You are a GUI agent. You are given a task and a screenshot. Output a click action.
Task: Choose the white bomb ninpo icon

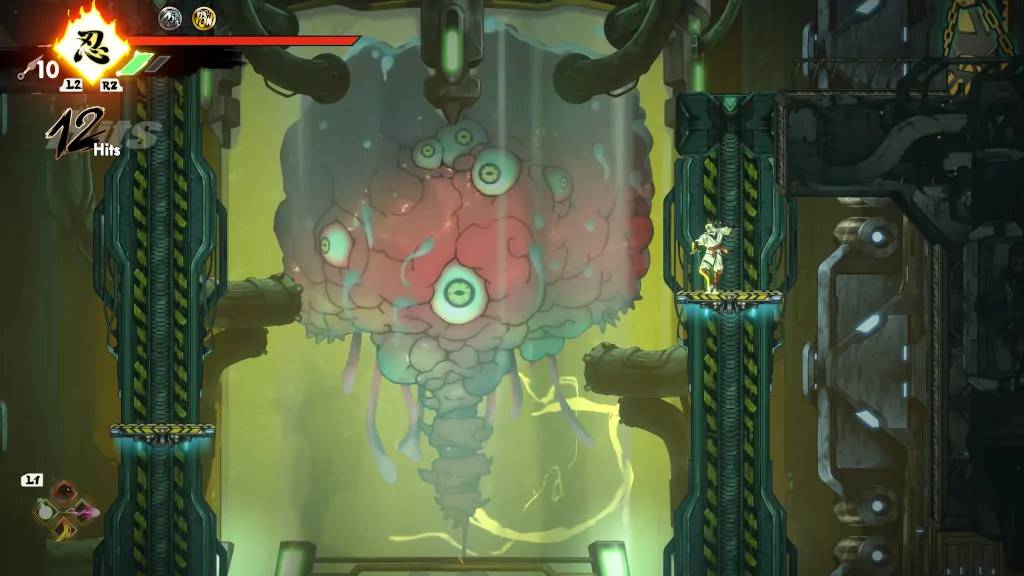[x=45, y=511]
